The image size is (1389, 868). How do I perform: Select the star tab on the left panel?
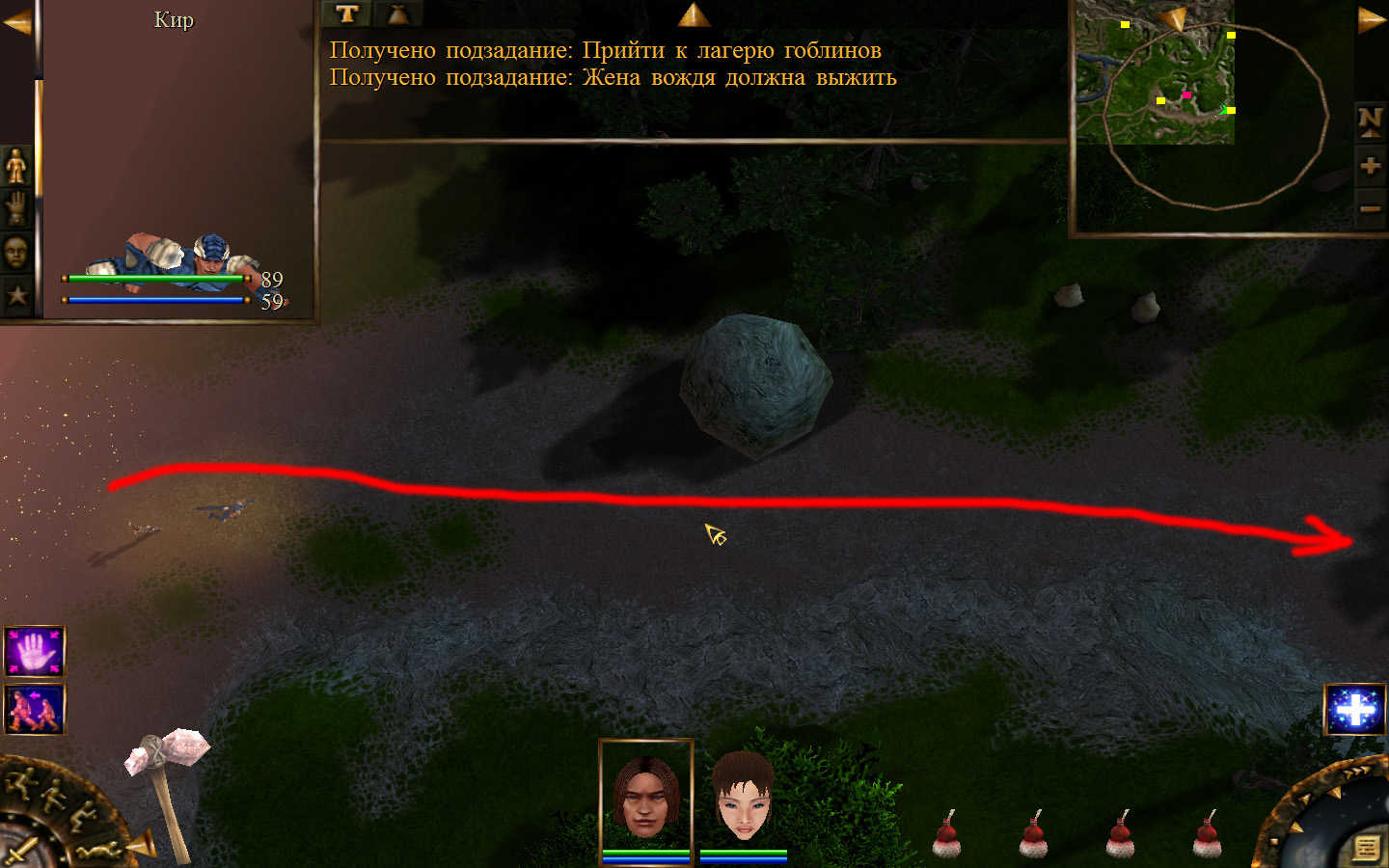click(16, 294)
